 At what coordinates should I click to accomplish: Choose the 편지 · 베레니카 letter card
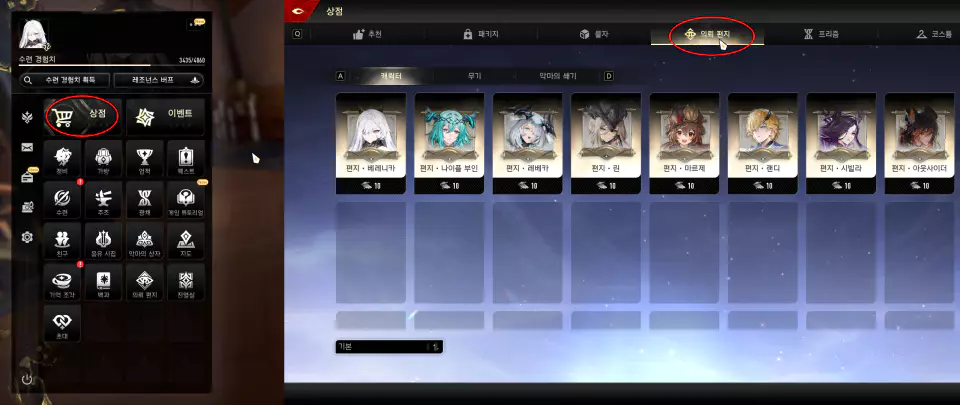373,140
